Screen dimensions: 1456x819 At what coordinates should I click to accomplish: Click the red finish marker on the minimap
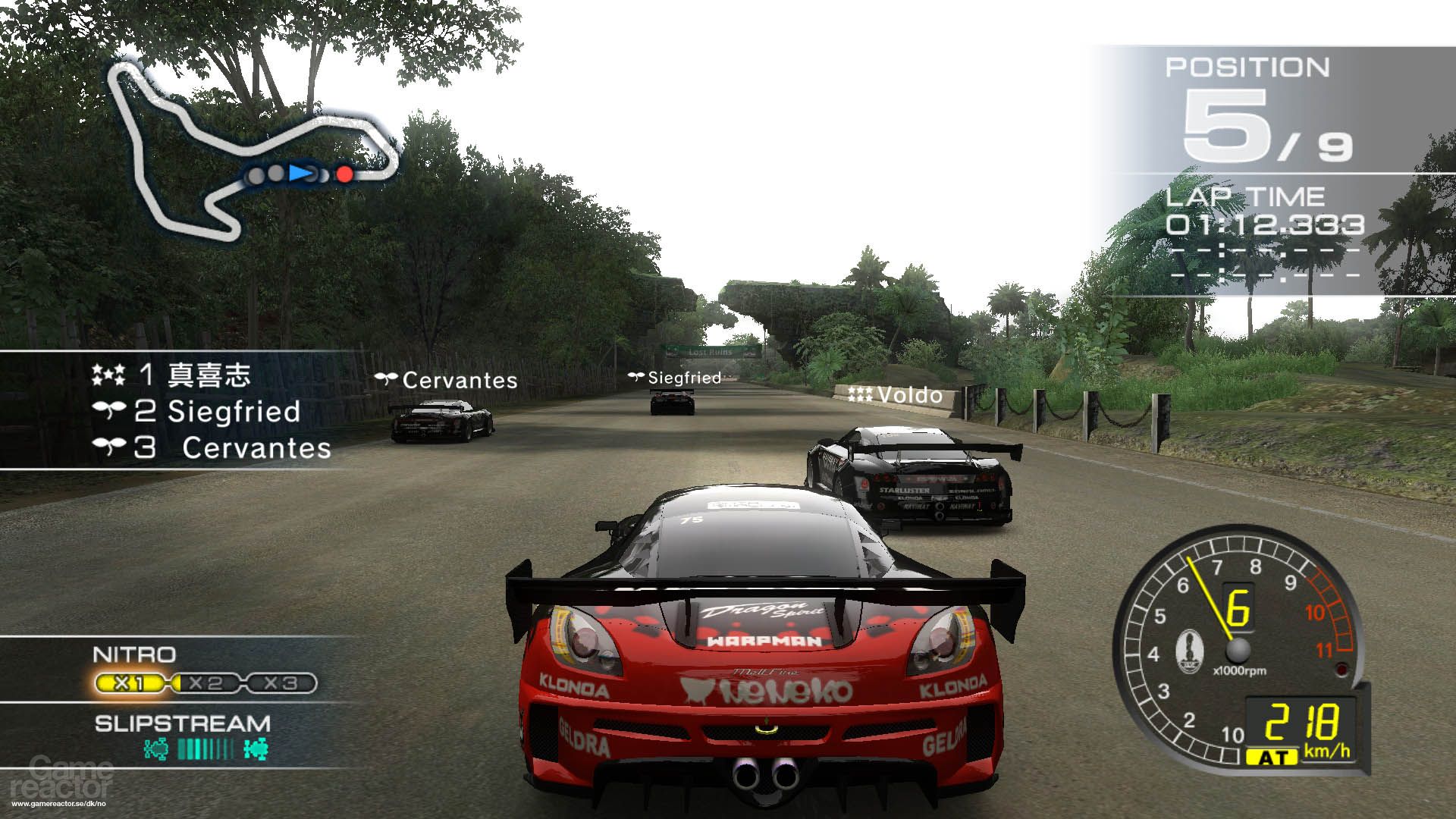point(345,174)
